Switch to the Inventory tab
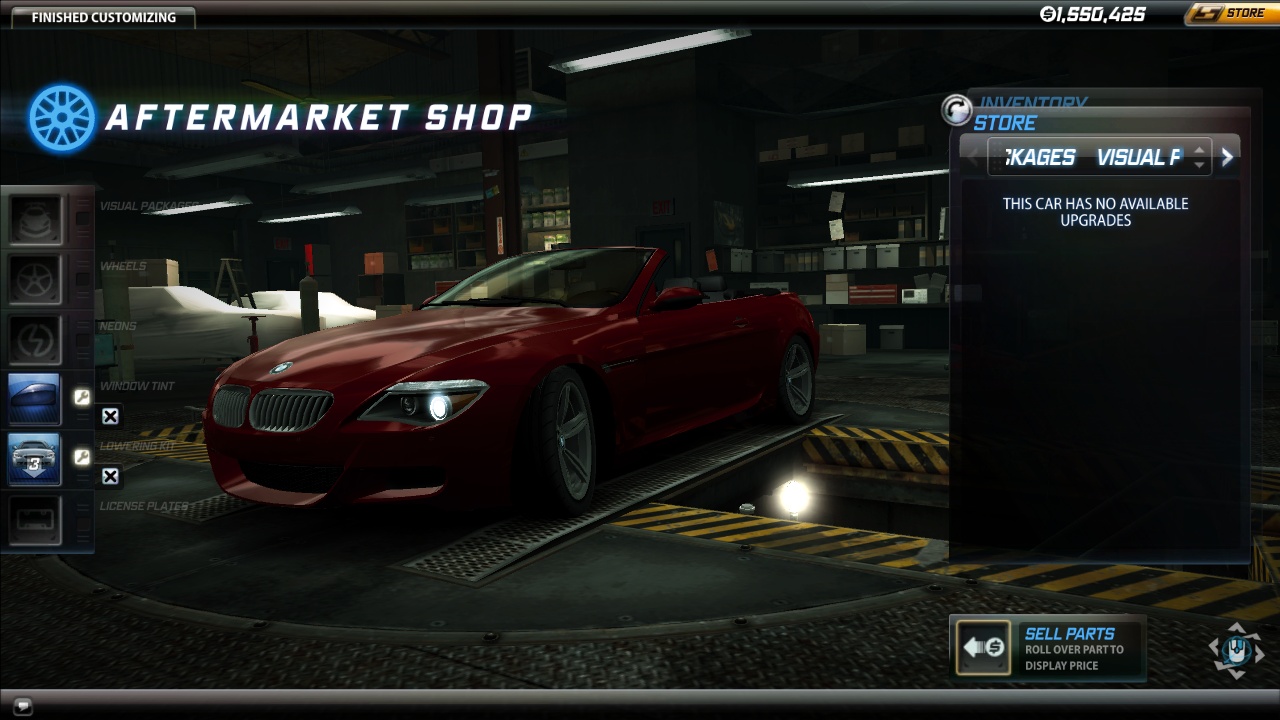1280x720 pixels. 1032,102
